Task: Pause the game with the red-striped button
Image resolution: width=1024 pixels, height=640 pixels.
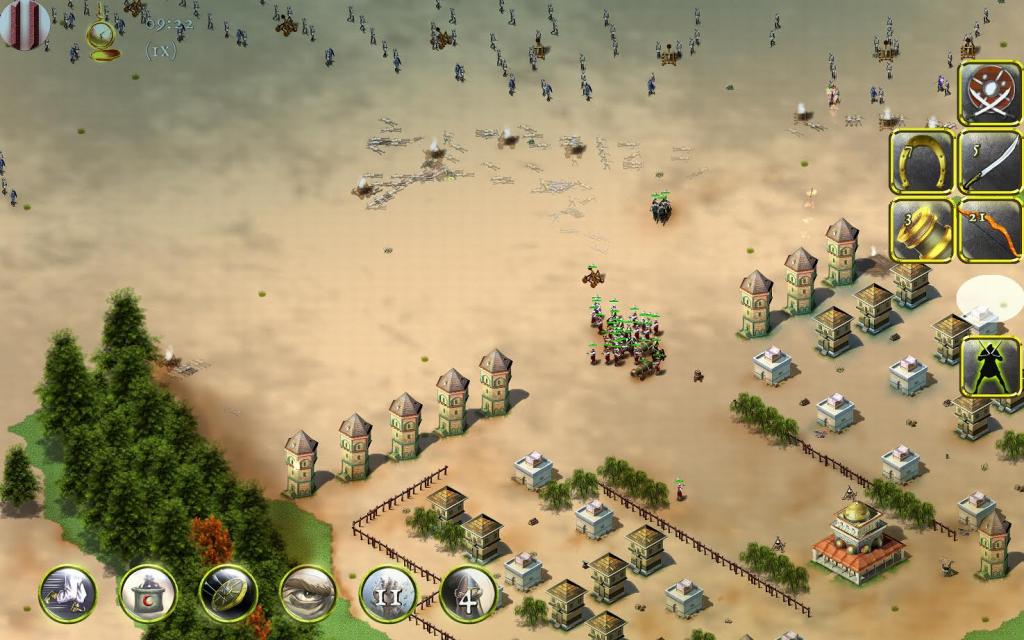Action: point(24,22)
